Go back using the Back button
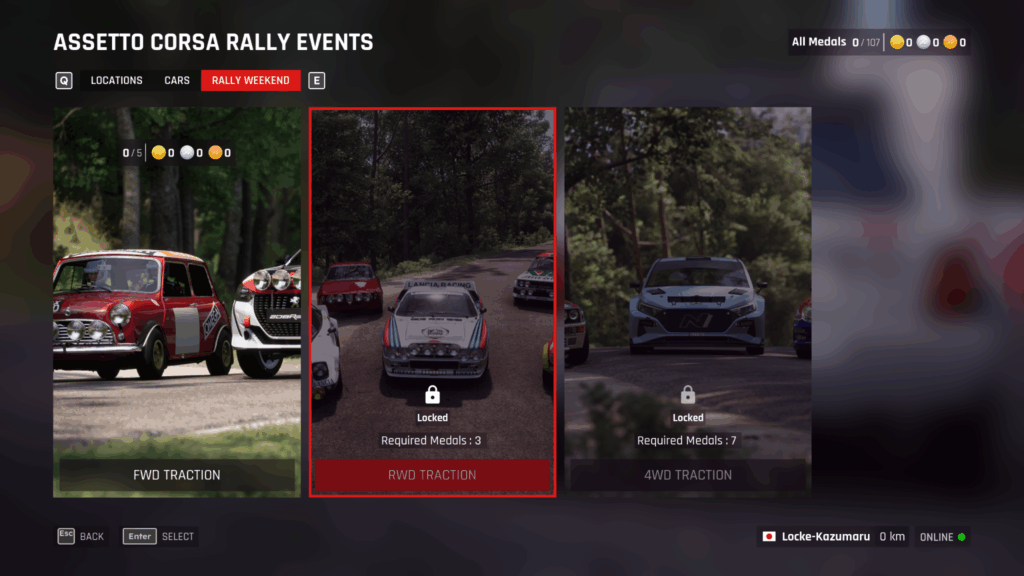Viewport: 1024px width, 576px height. pos(81,536)
